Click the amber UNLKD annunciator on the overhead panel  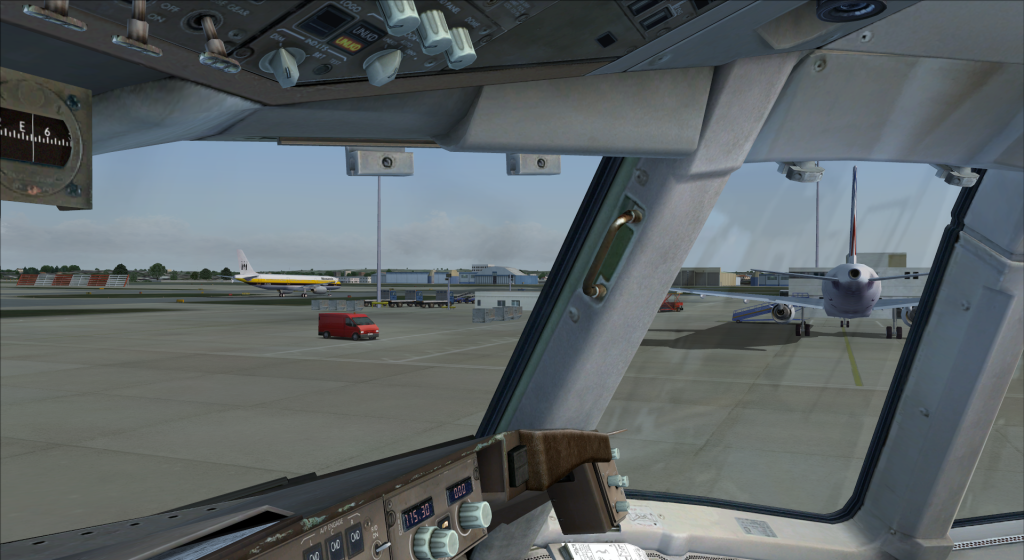348,44
